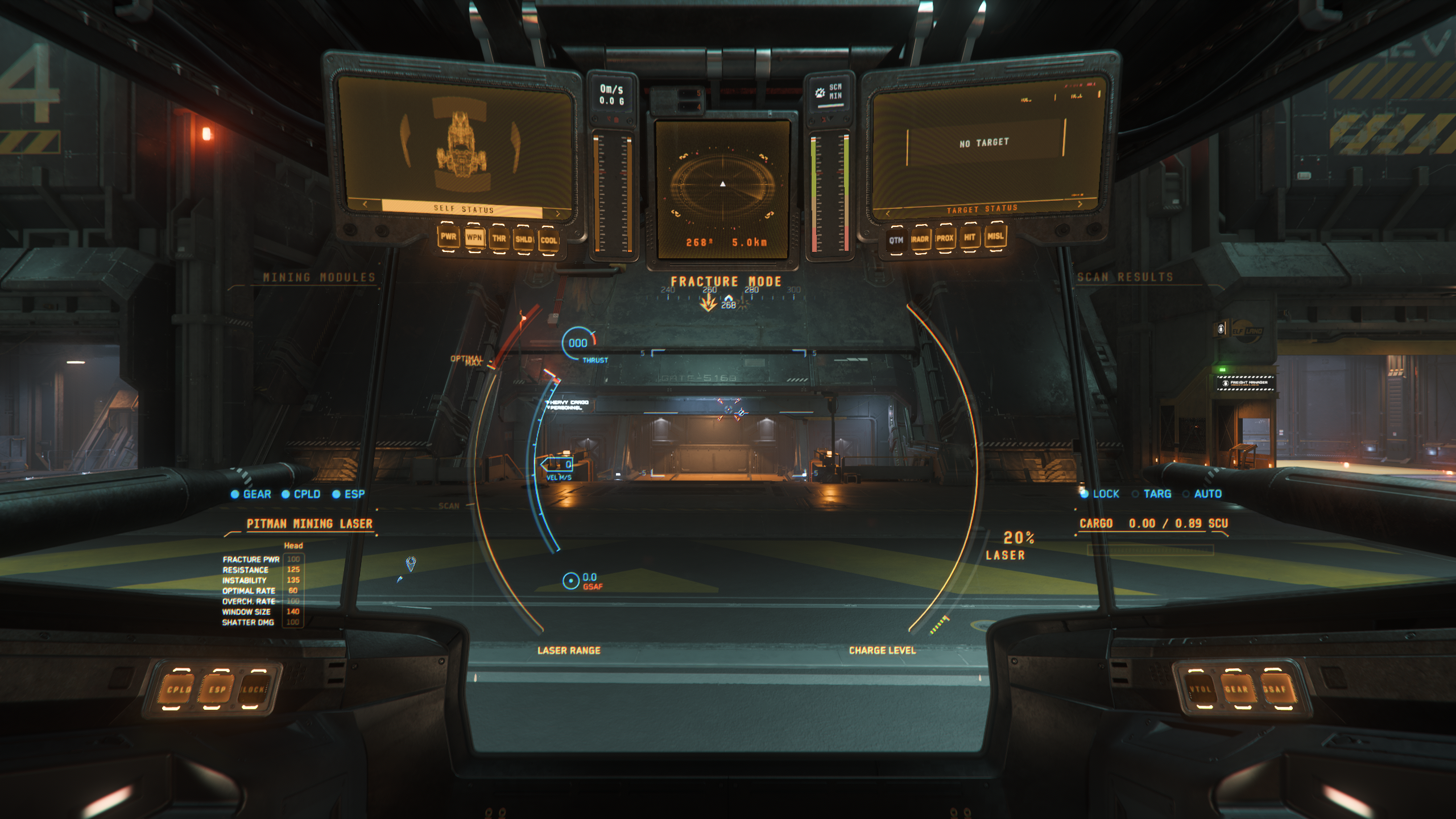Show the HIT display

pos(970,237)
